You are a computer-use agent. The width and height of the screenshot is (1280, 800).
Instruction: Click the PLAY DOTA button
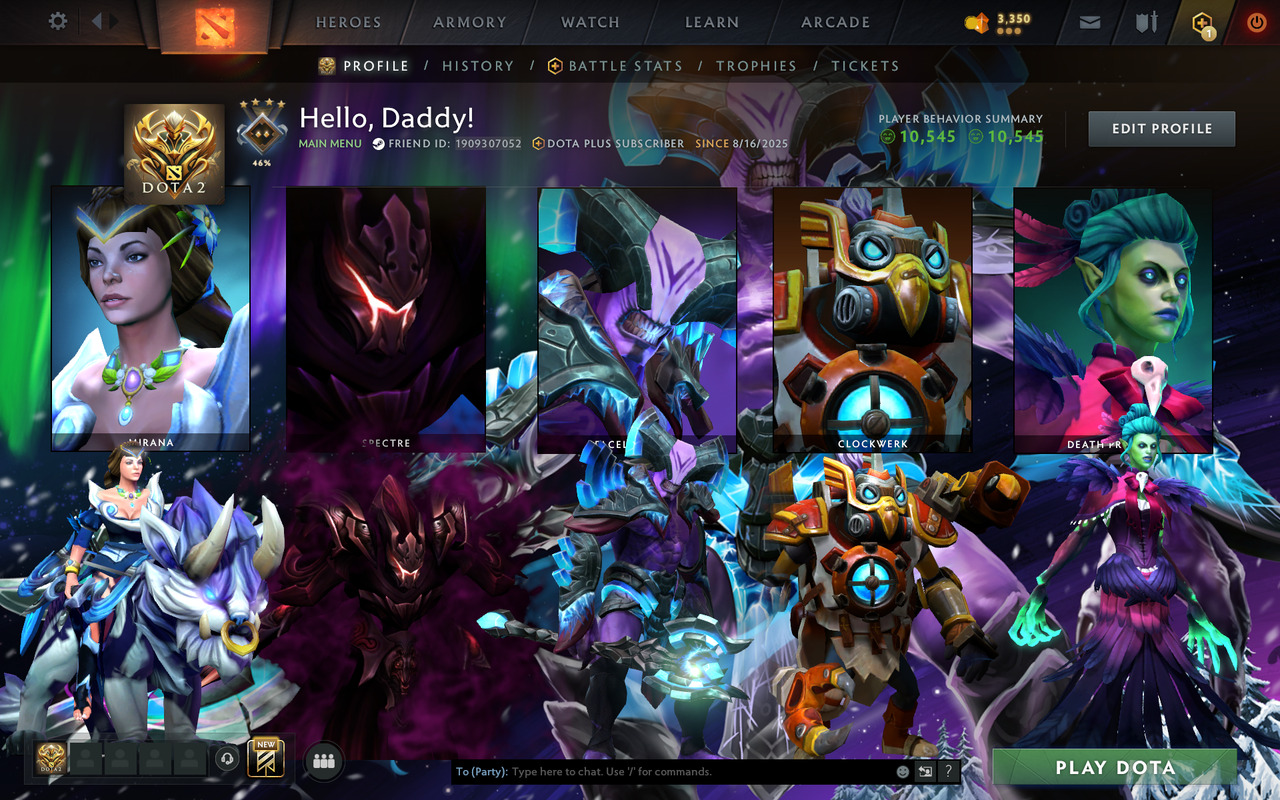[x=1117, y=767]
